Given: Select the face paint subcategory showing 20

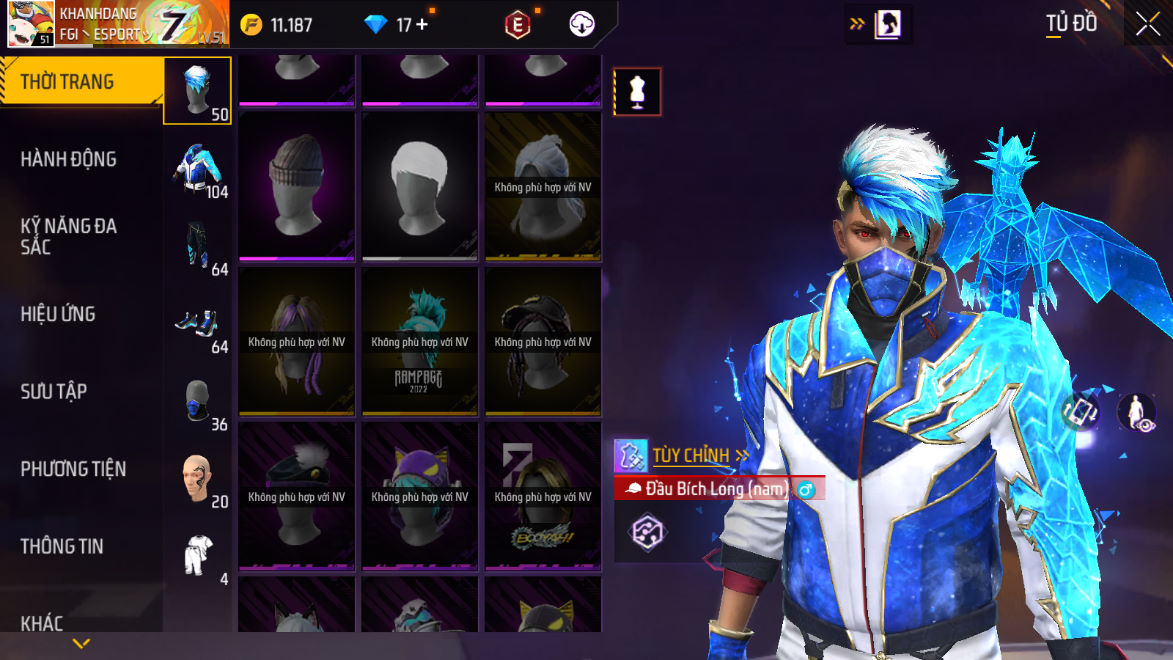Looking at the screenshot, I should coord(197,477).
